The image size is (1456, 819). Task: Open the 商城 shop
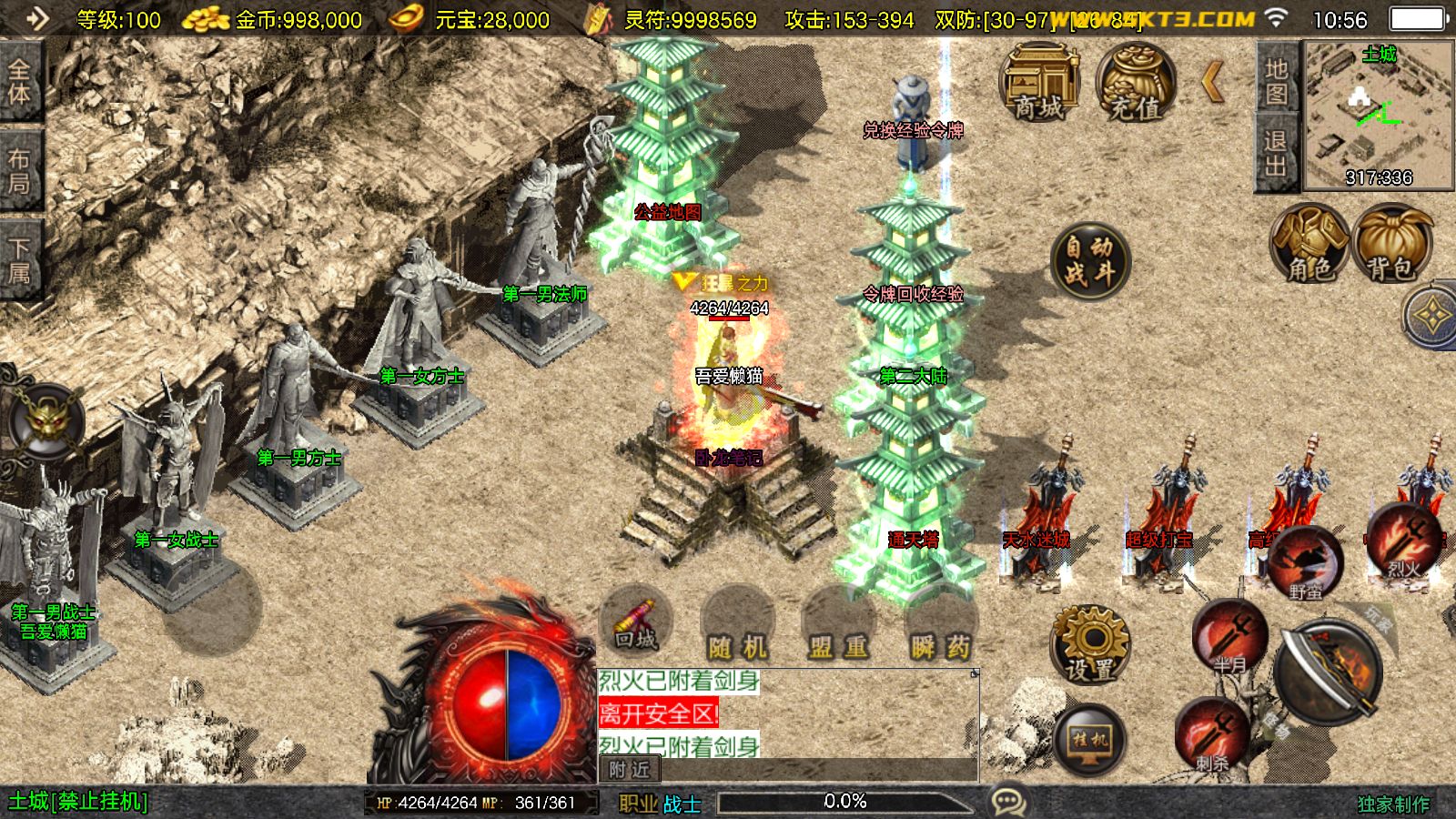click(x=1039, y=84)
